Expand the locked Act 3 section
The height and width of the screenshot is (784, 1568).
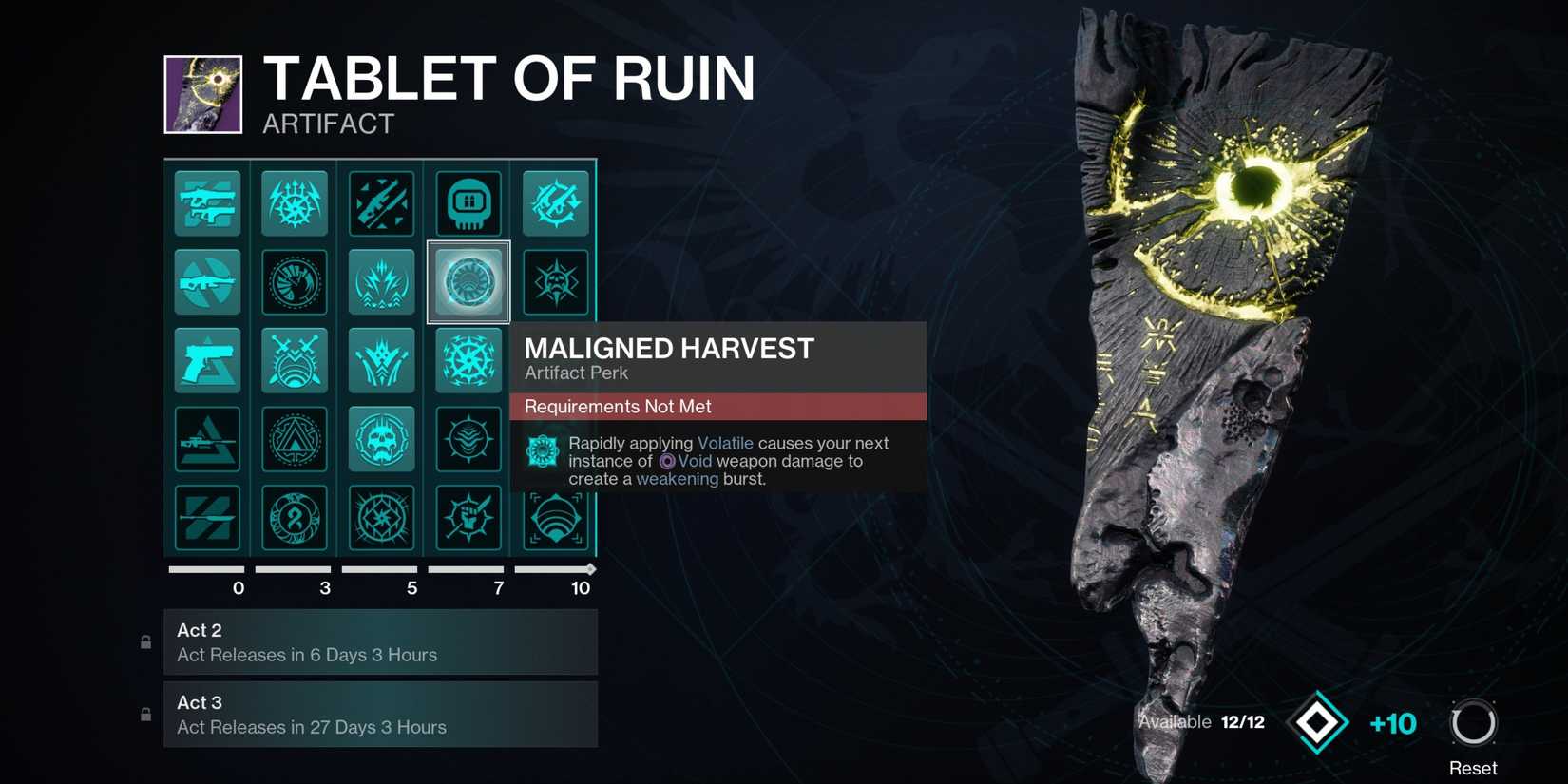[x=380, y=715]
